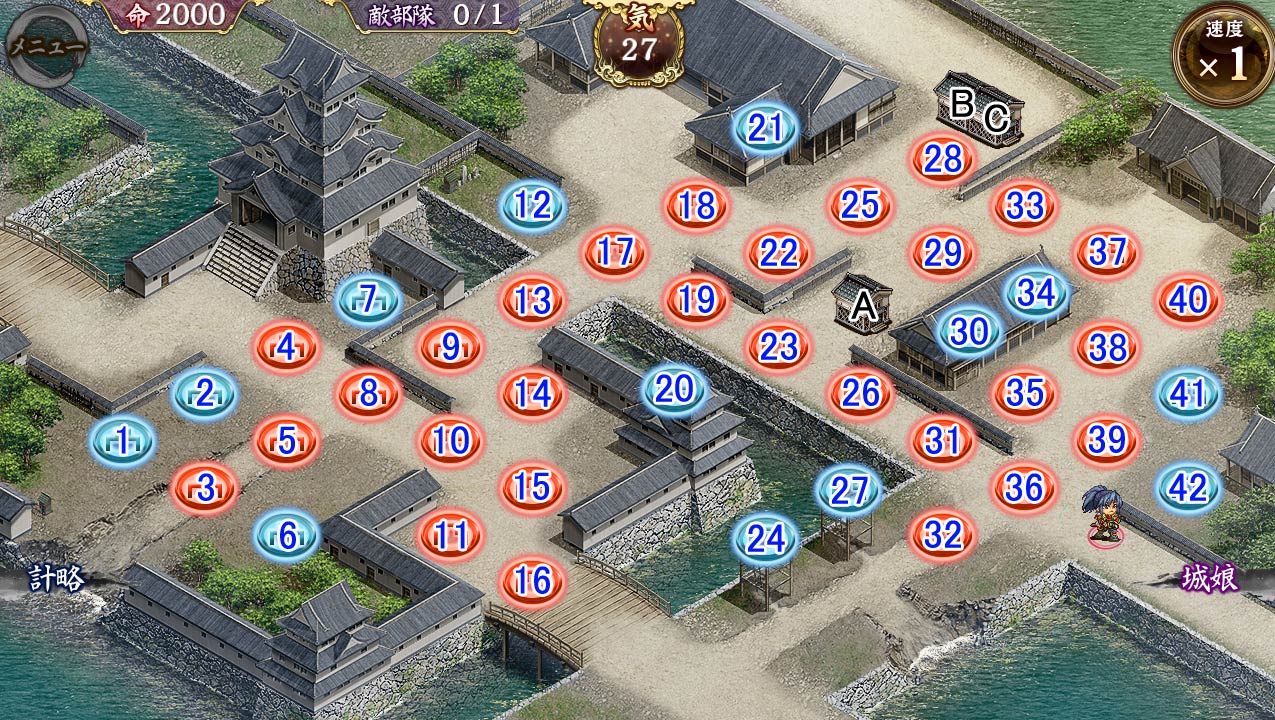Choose blue placement tile 20
The height and width of the screenshot is (720, 1275).
tap(674, 389)
